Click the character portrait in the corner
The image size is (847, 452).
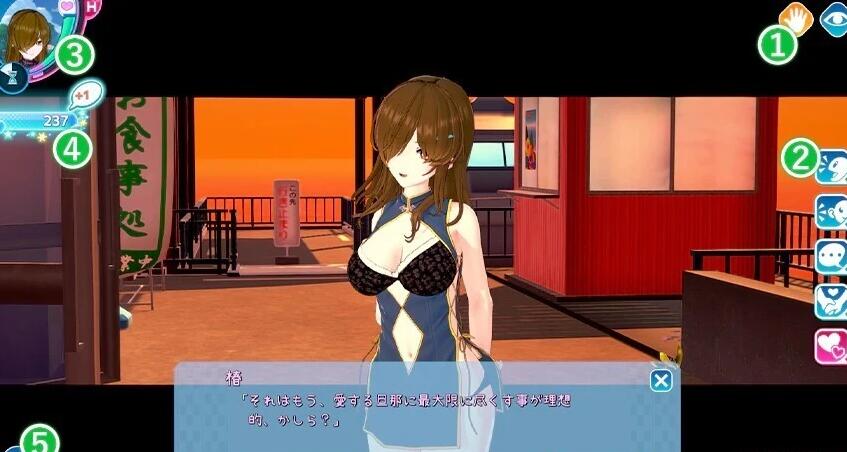coord(25,36)
